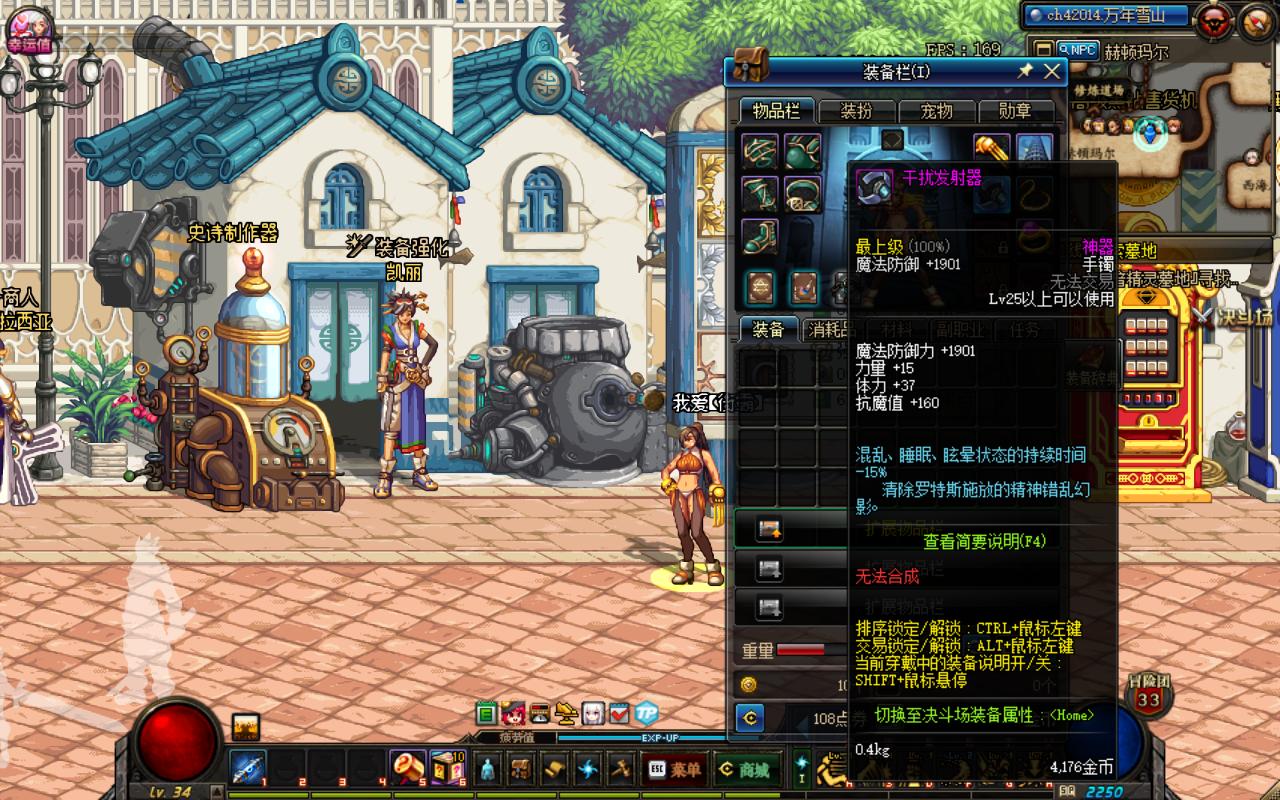This screenshot has width=1280, height=800.
Task: Open the 宠物 tab
Action: [x=936, y=111]
